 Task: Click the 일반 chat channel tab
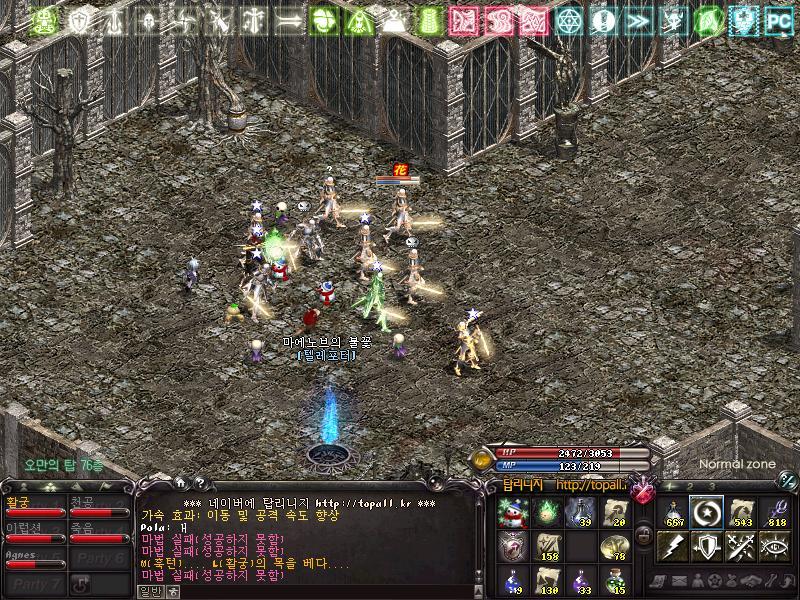point(152,591)
